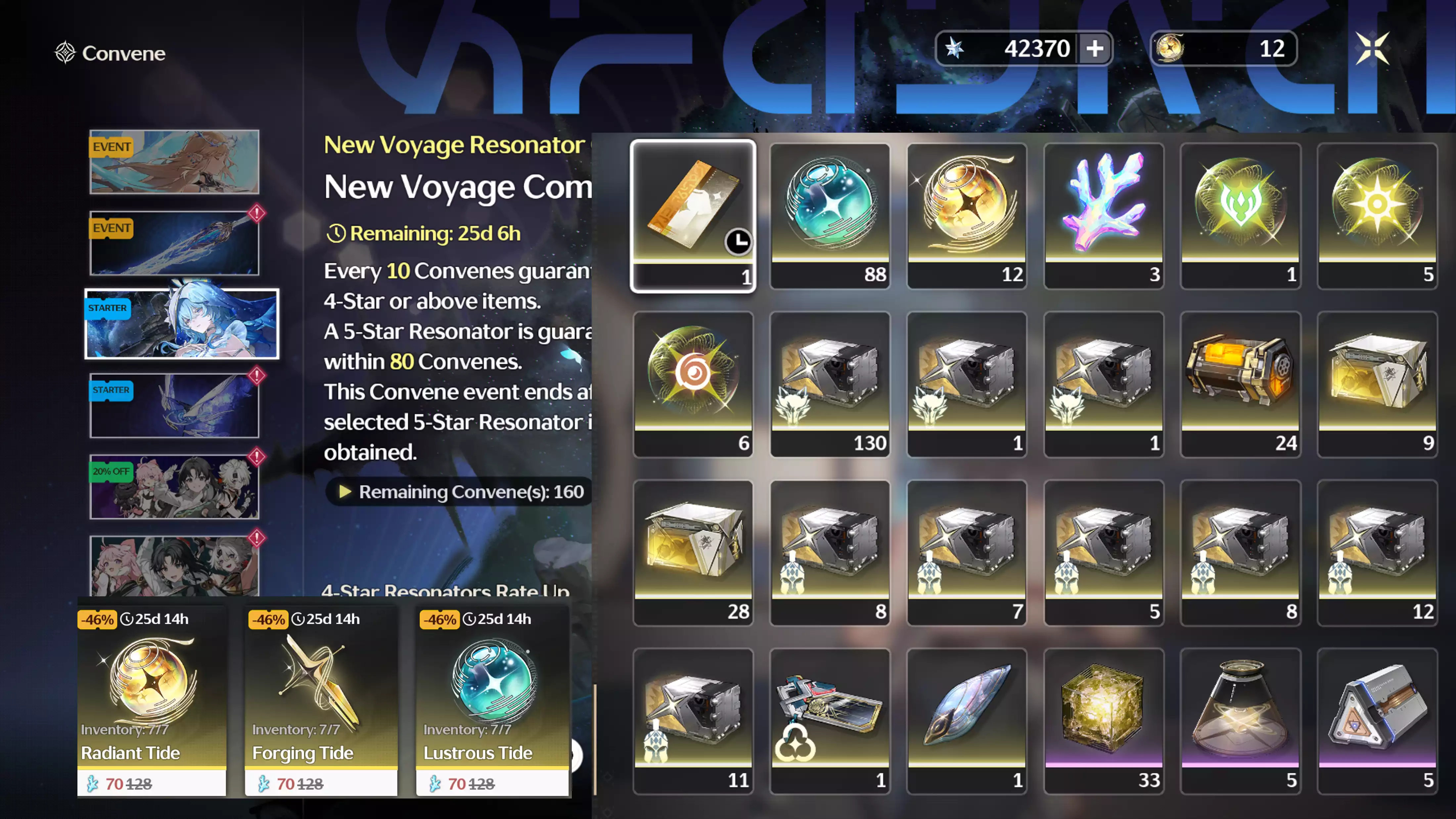Select the glowing yellow cube item
The width and height of the screenshot is (1456, 819).
1103,721
